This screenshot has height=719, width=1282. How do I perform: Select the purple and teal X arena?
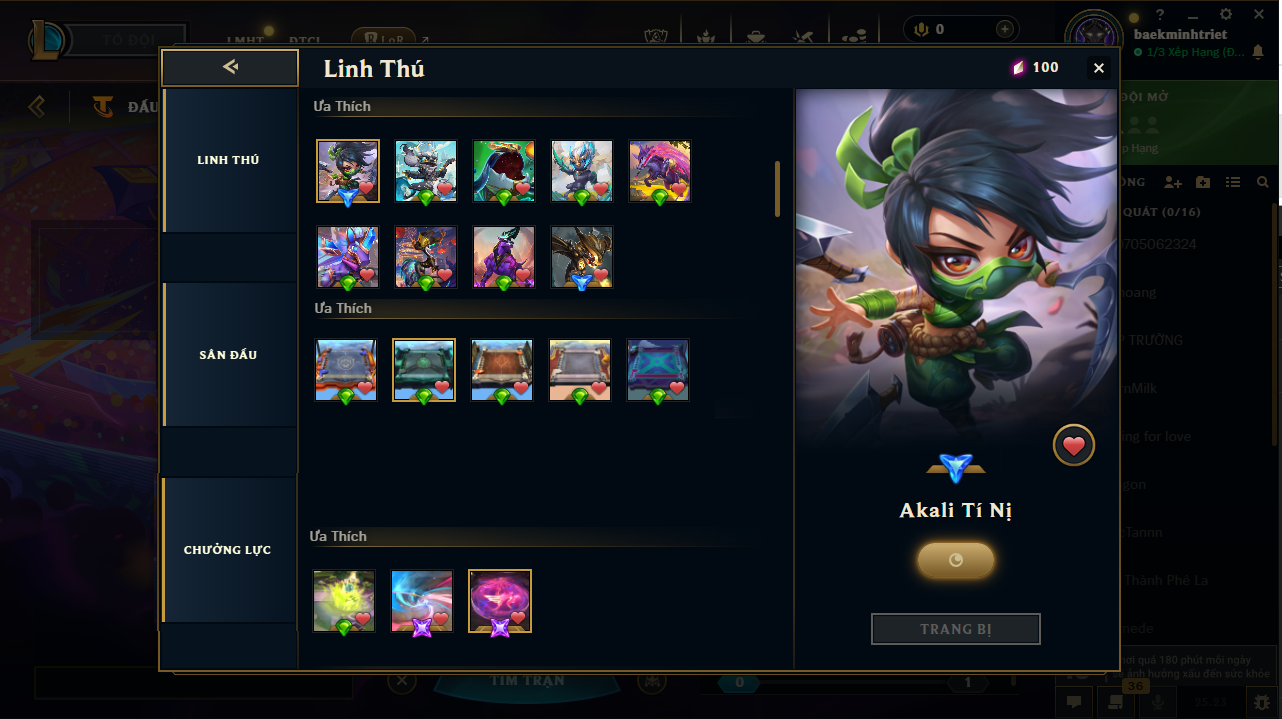658,369
